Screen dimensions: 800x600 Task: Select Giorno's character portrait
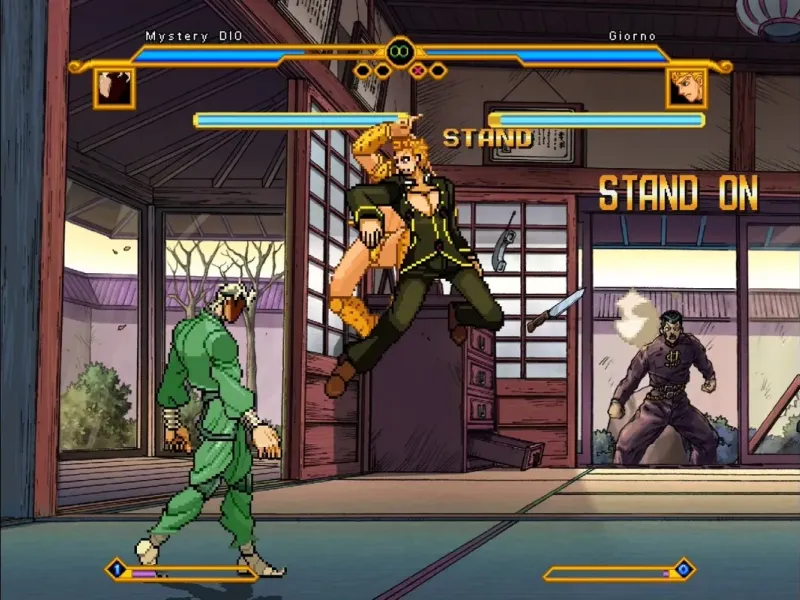(686, 88)
